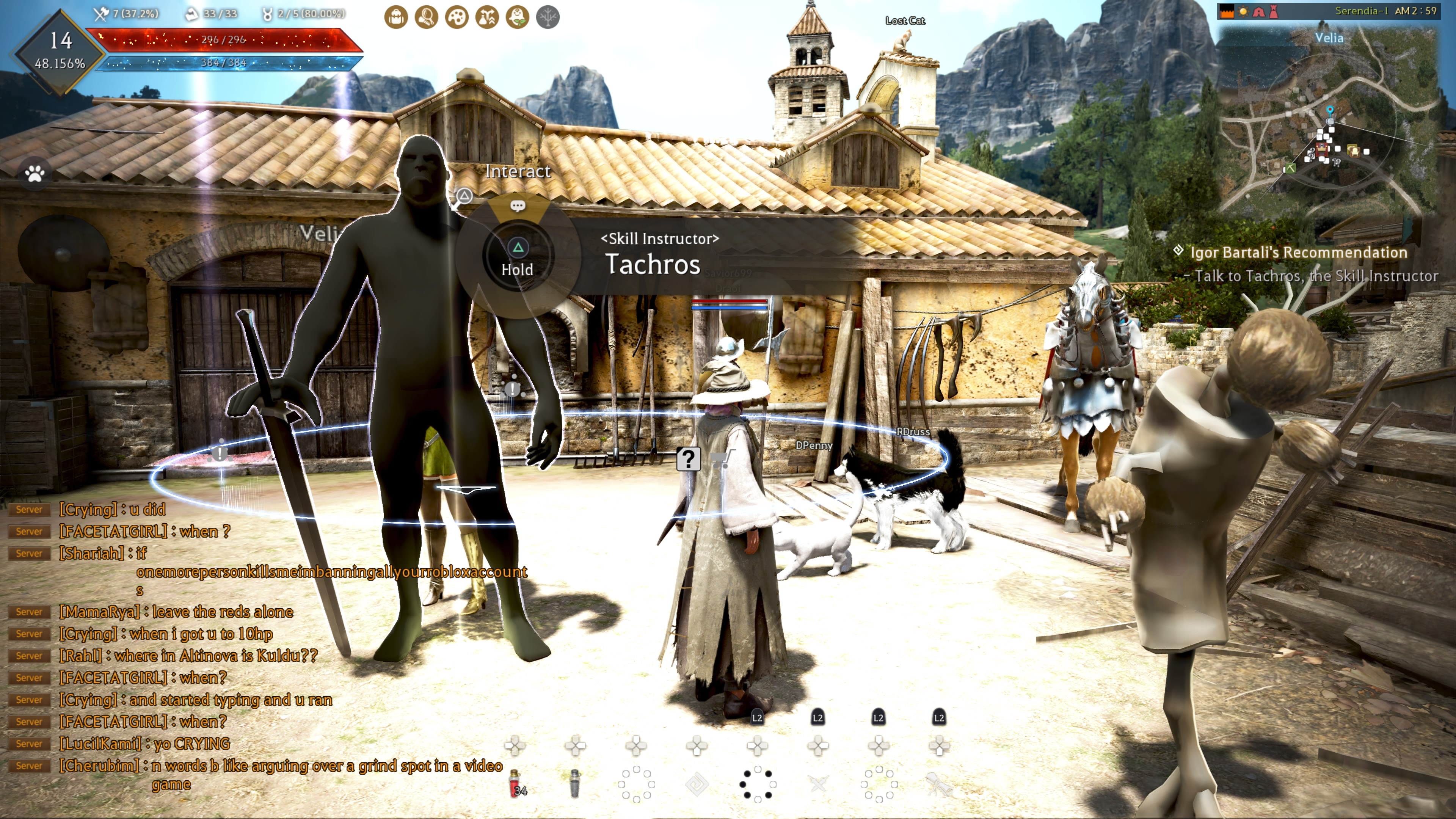Toggle the paw print pet icon
Viewport: 1456px width, 819px height.
[x=35, y=174]
